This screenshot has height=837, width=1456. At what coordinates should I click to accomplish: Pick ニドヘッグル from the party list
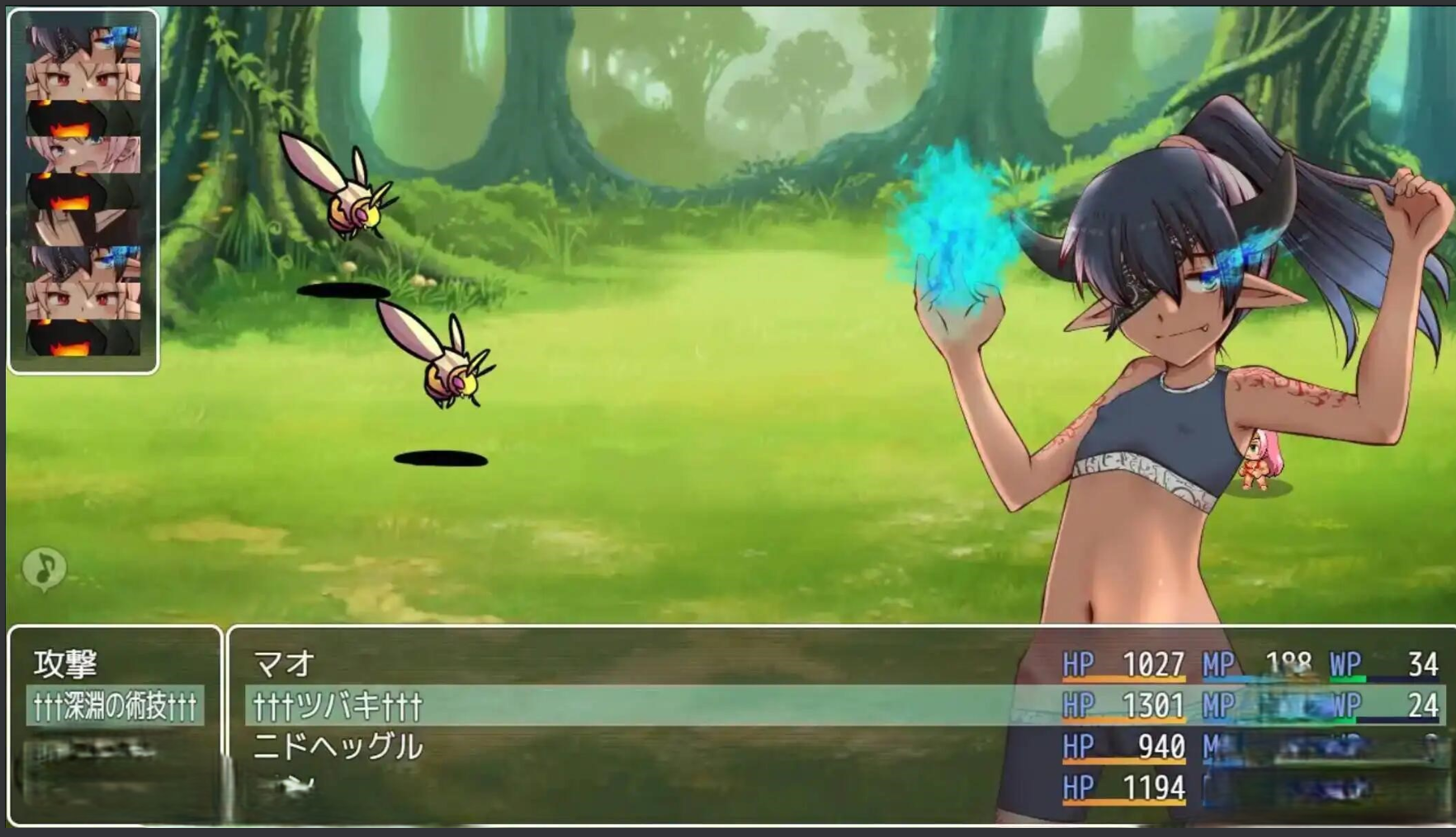(x=338, y=747)
